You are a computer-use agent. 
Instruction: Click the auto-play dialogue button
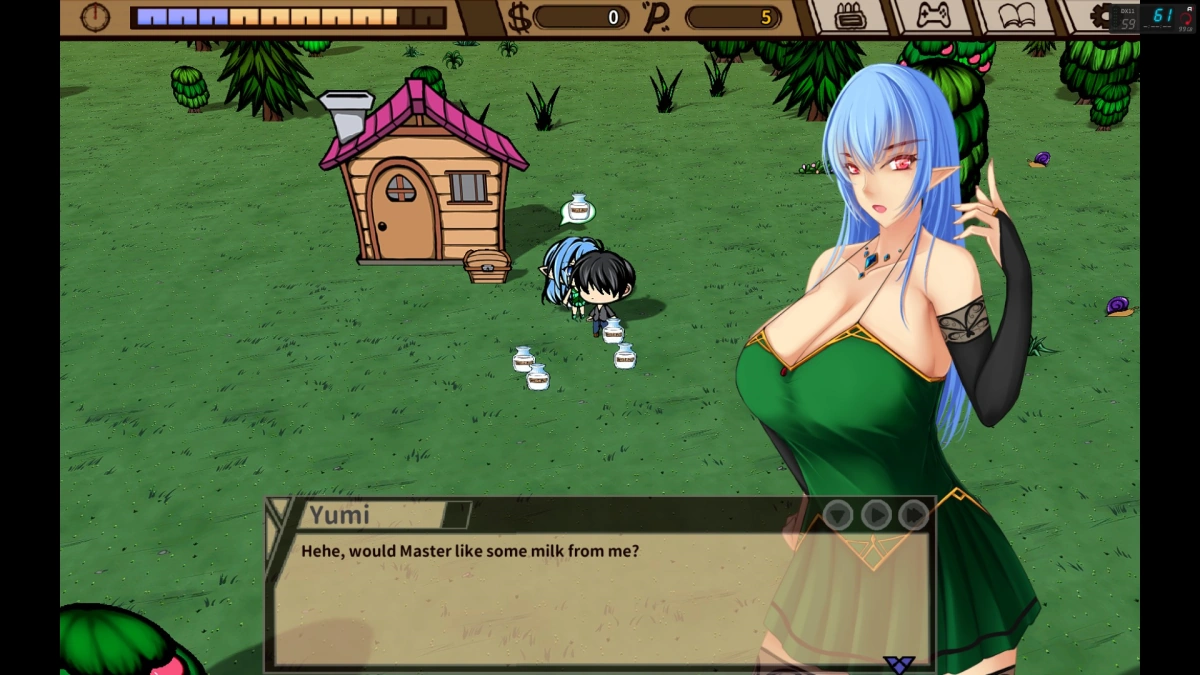(x=876, y=515)
